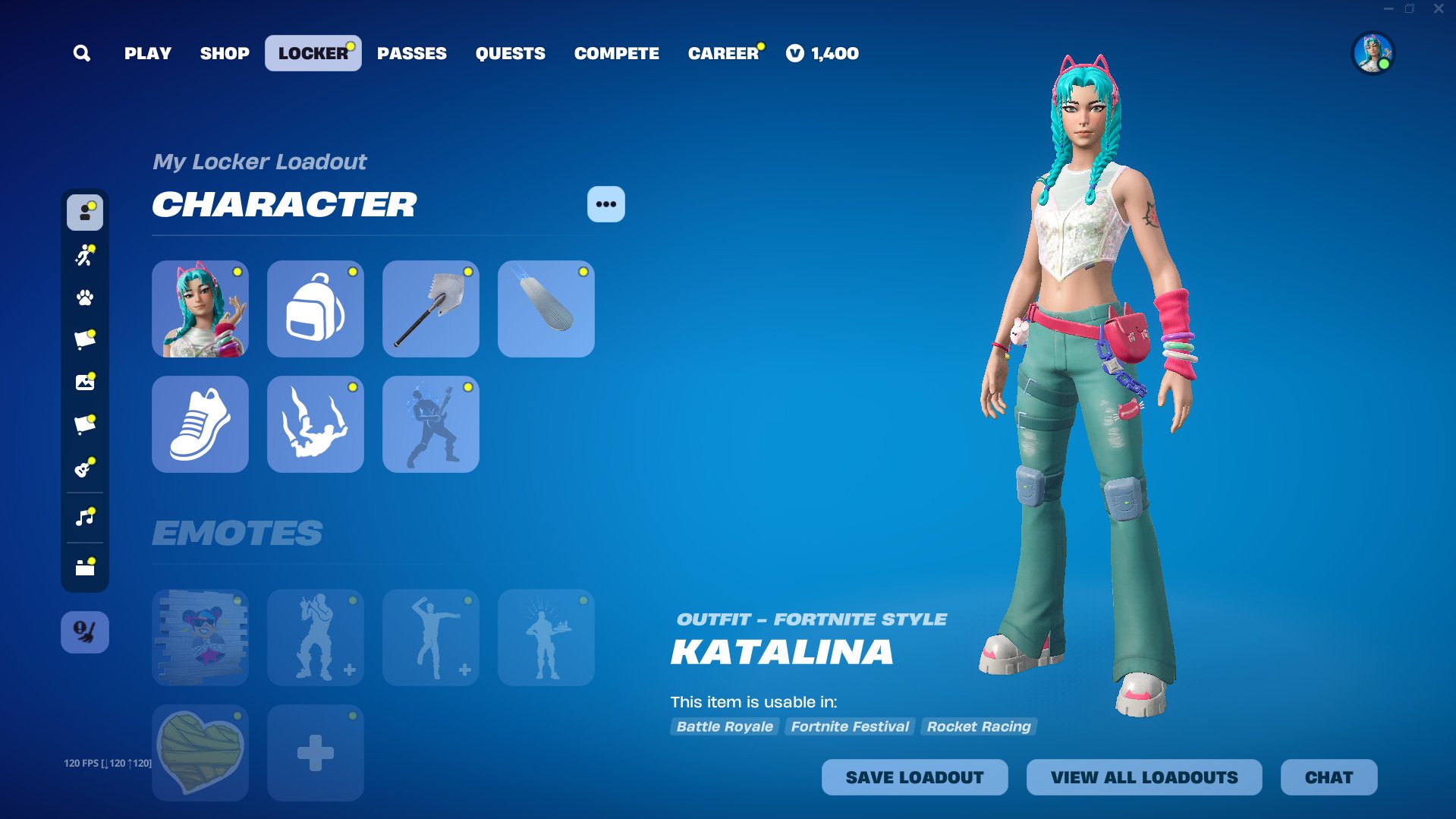The width and height of the screenshot is (1456, 819).
Task: Select the backpack back bling slot
Action: tap(315, 308)
